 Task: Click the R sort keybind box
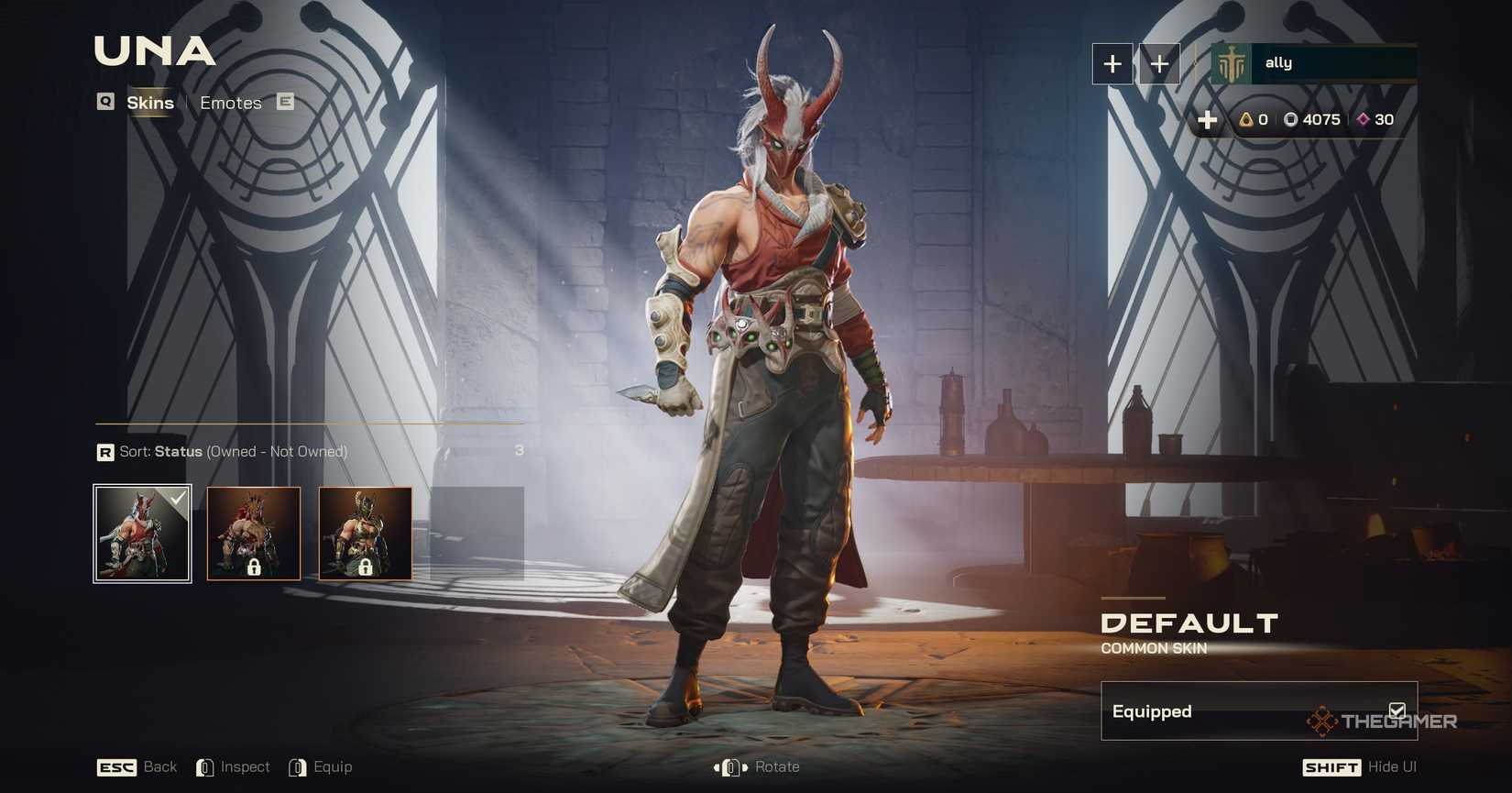105,452
